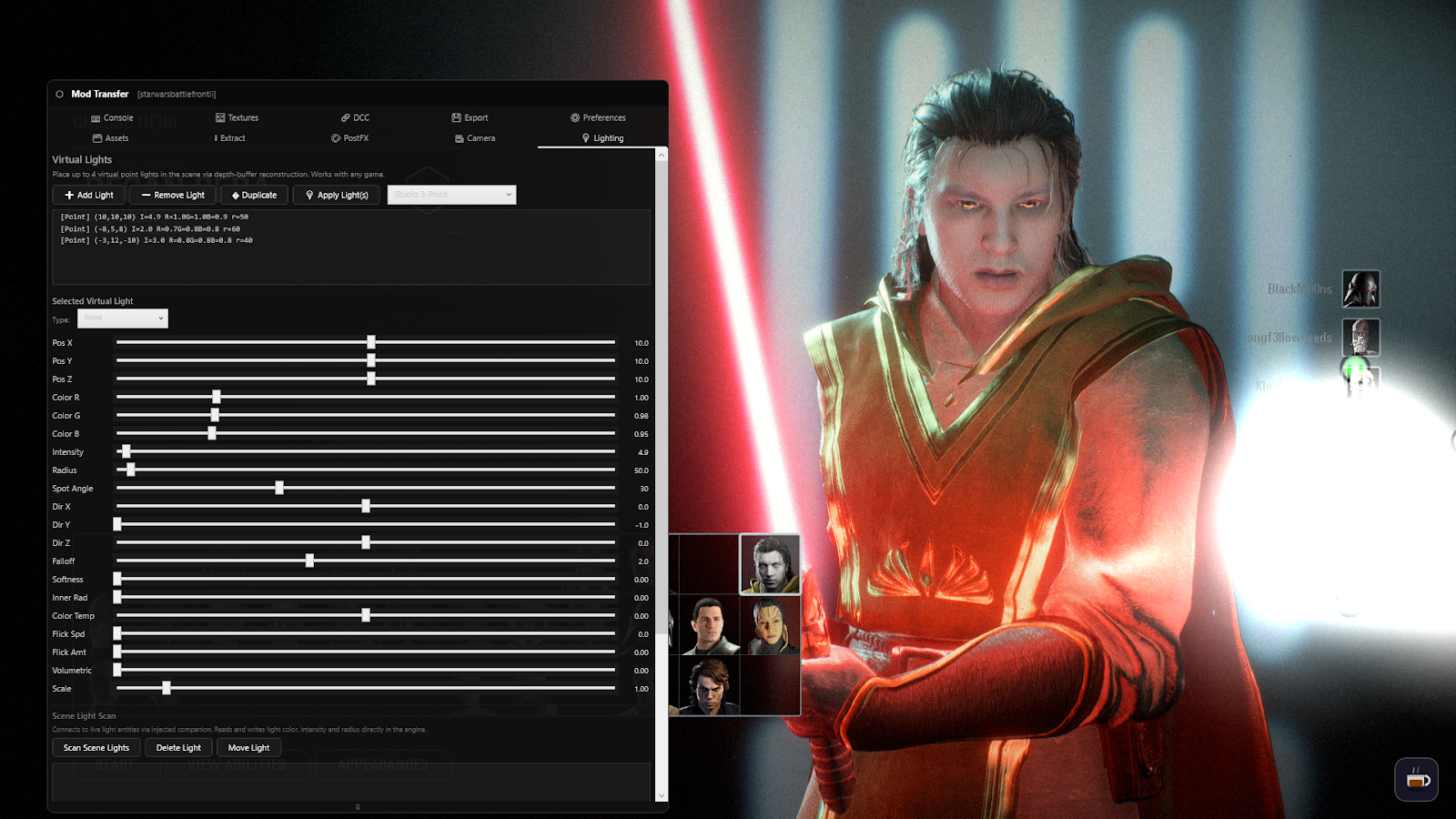Switch to the Console tab

click(x=111, y=117)
